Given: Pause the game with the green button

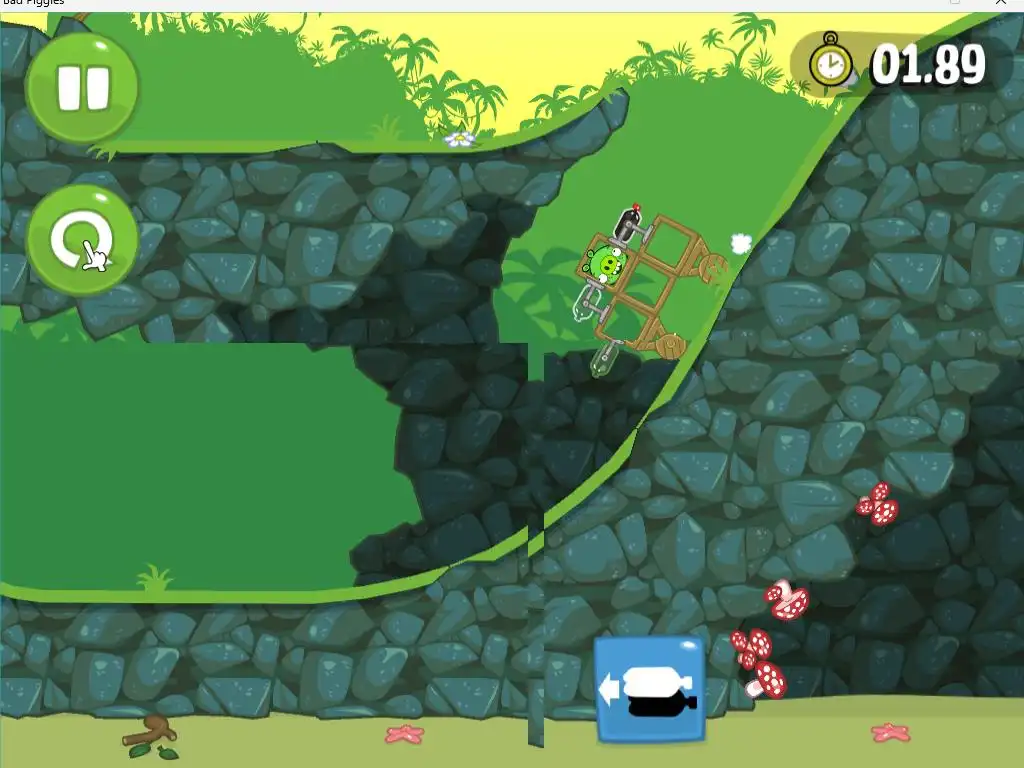Looking at the screenshot, I should point(82,88).
